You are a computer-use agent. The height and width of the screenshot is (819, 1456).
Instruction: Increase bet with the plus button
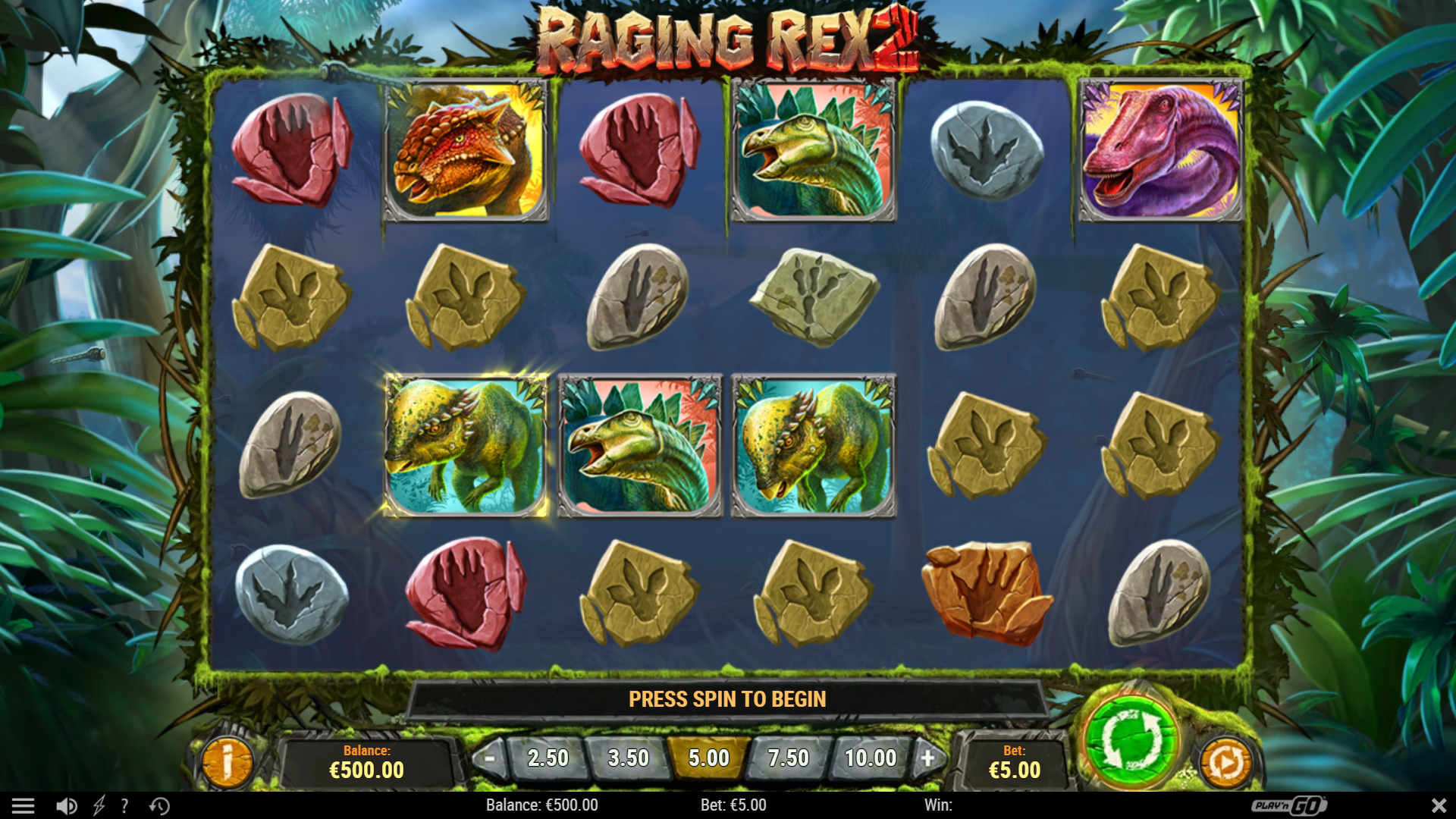(x=930, y=758)
